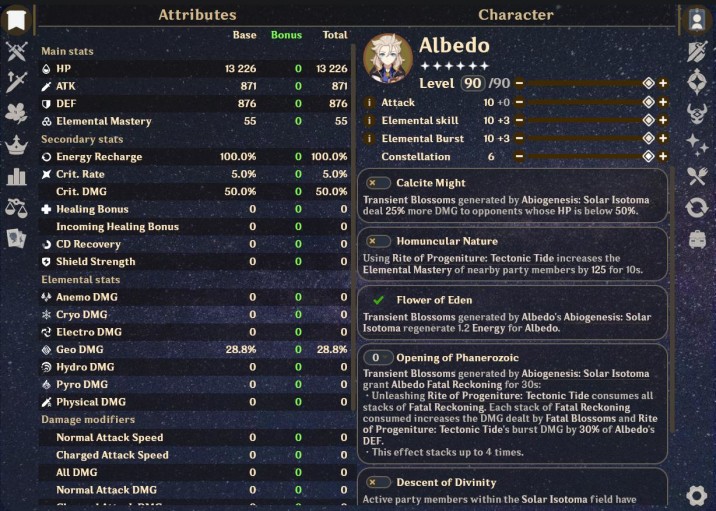
Task: Open the balance scales comparison icon
Action: [x=16, y=207]
